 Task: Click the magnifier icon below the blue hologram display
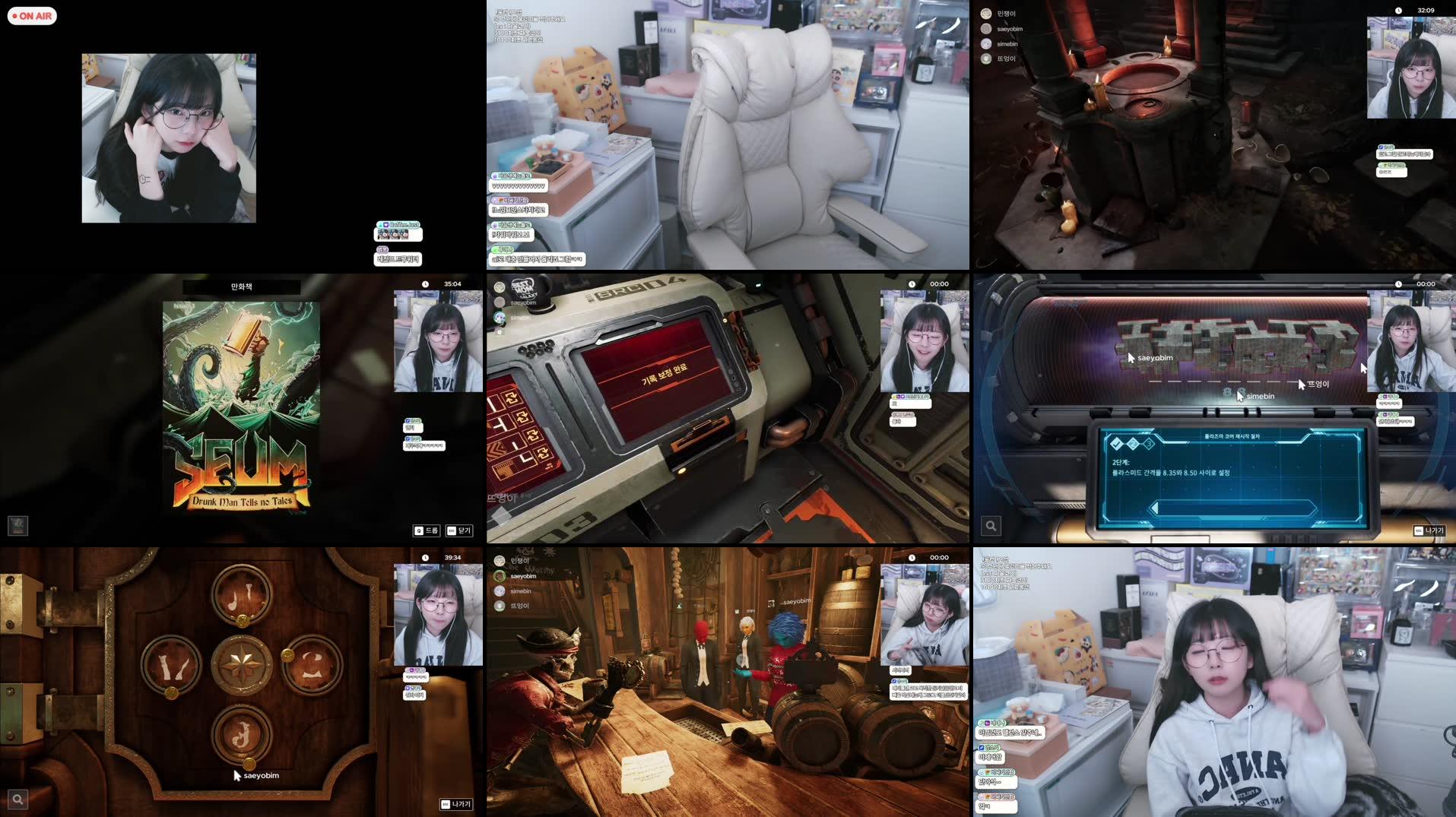tap(989, 524)
